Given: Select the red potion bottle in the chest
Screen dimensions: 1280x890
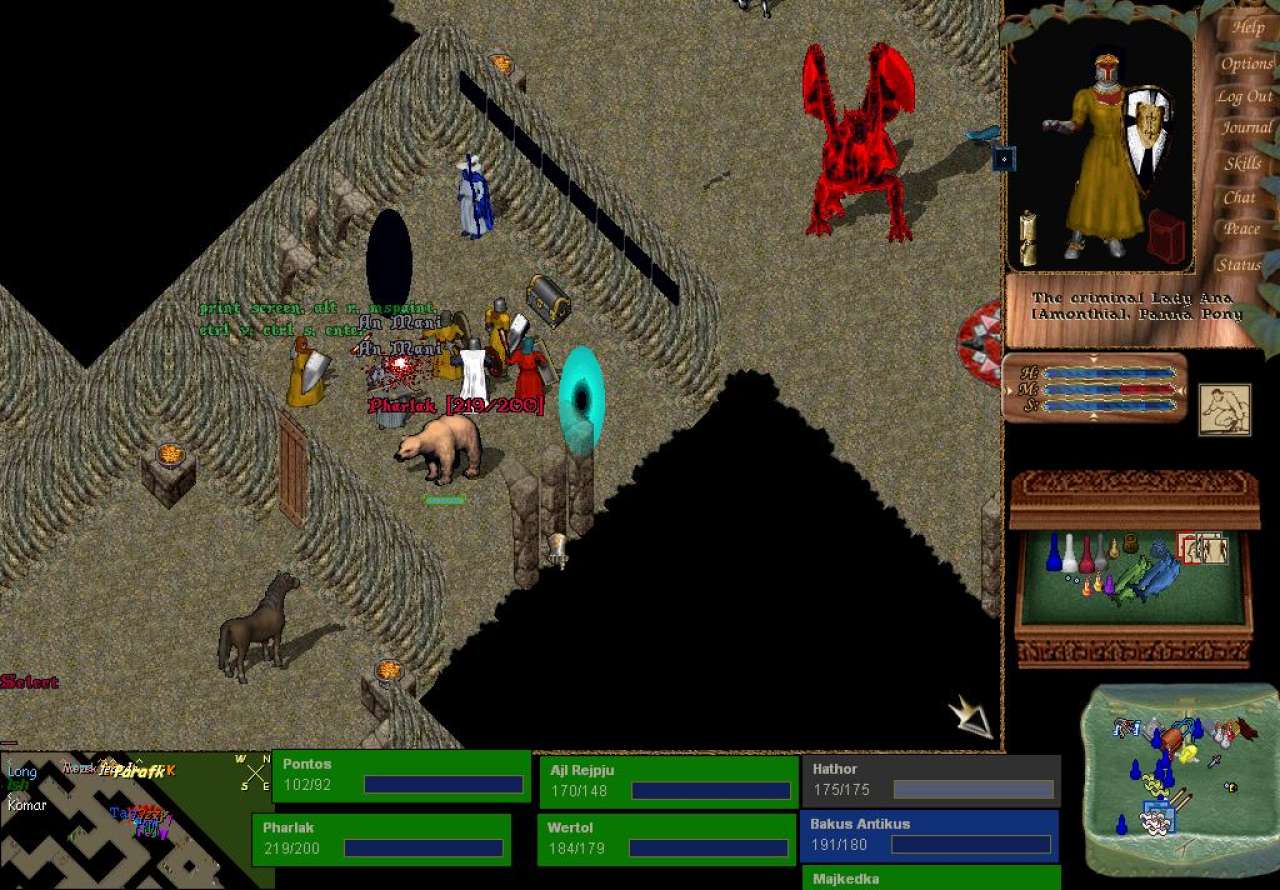Looking at the screenshot, I should point(1086,555).
